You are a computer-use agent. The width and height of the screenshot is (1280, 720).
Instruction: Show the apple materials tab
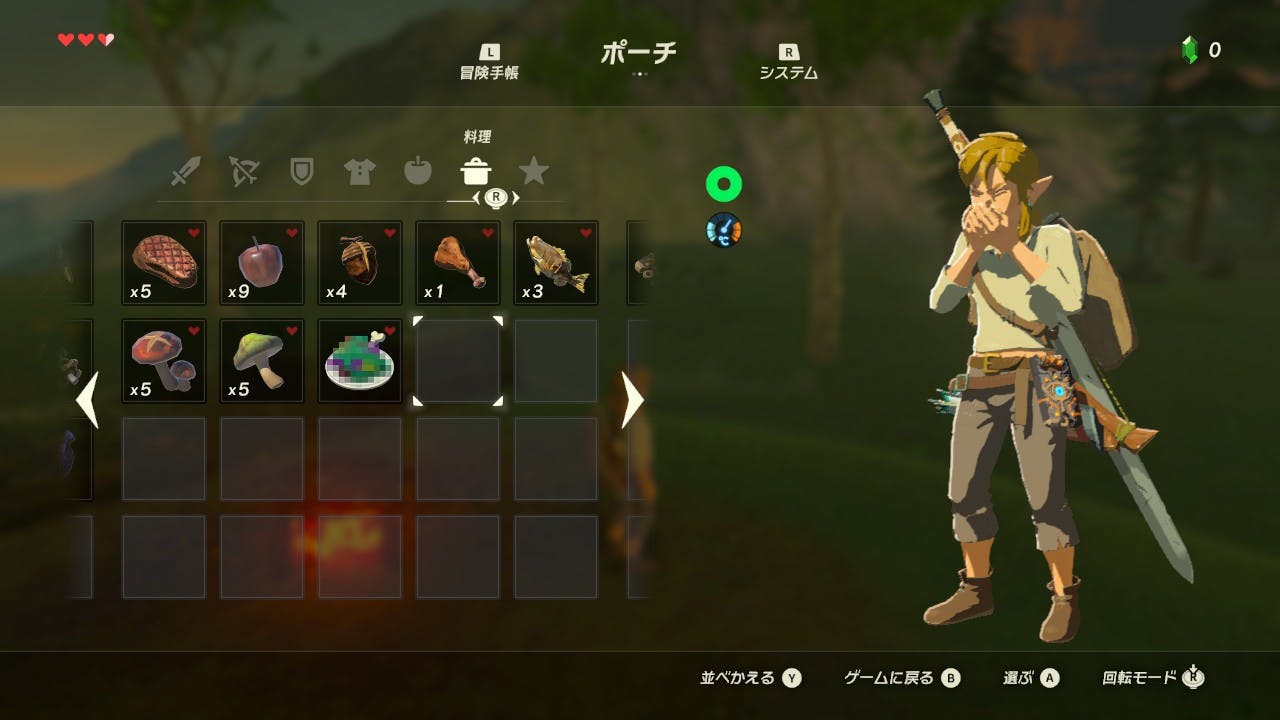coord(417,172)
